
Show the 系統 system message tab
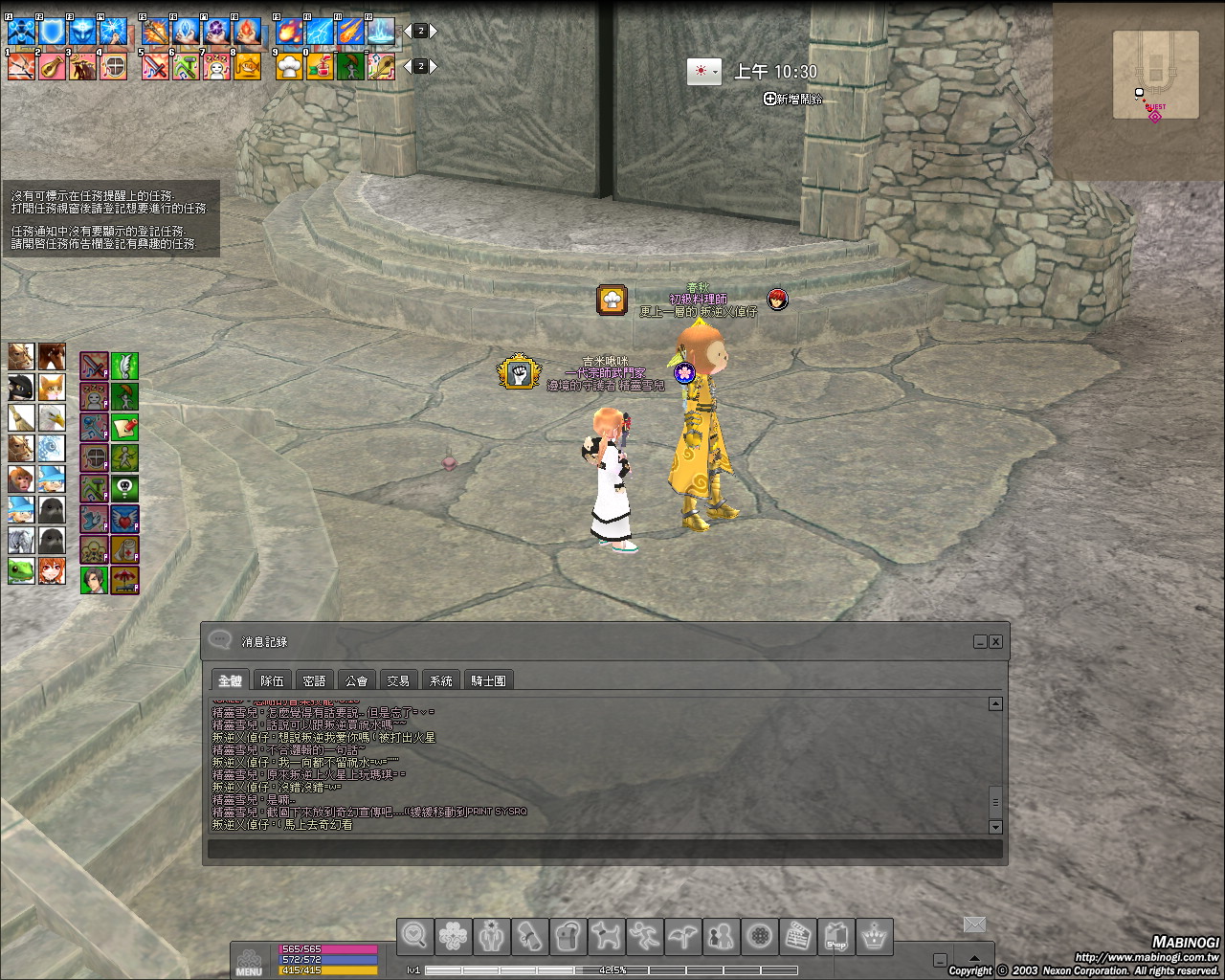(440, 680)
